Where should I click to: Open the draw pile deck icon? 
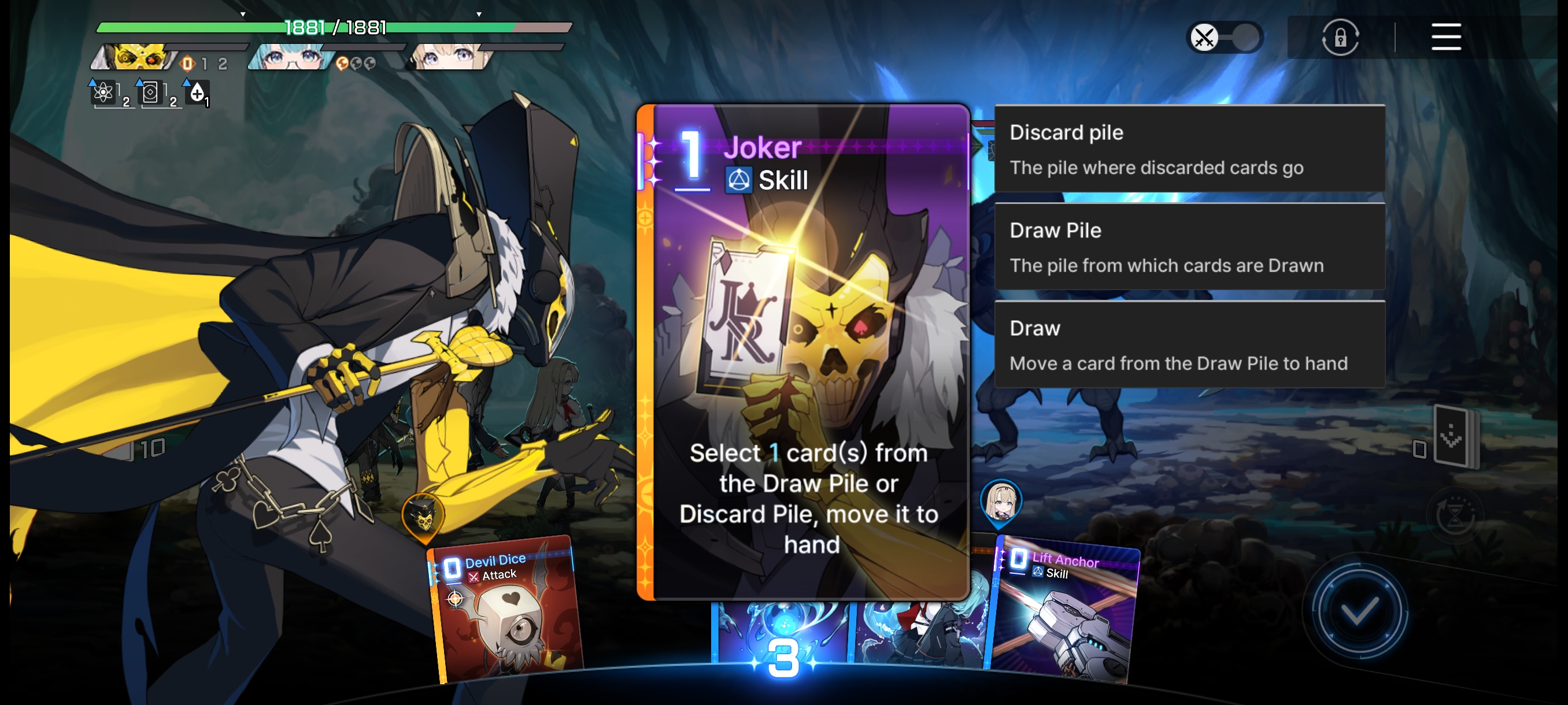(x=1453, y=437)
